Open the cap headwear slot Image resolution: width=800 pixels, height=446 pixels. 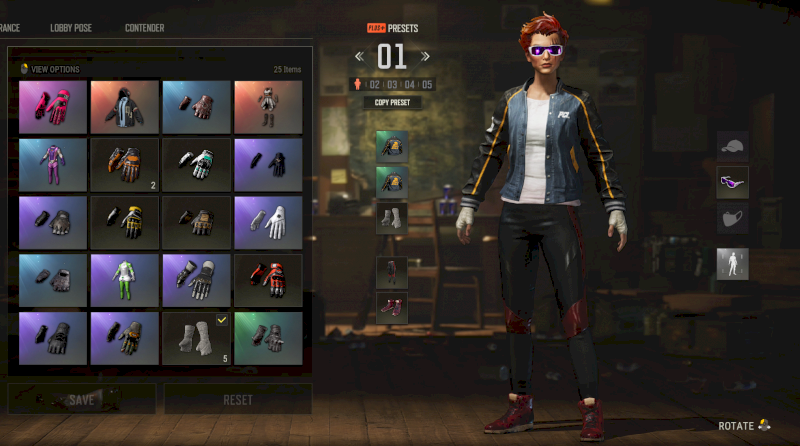coord(732,147)
